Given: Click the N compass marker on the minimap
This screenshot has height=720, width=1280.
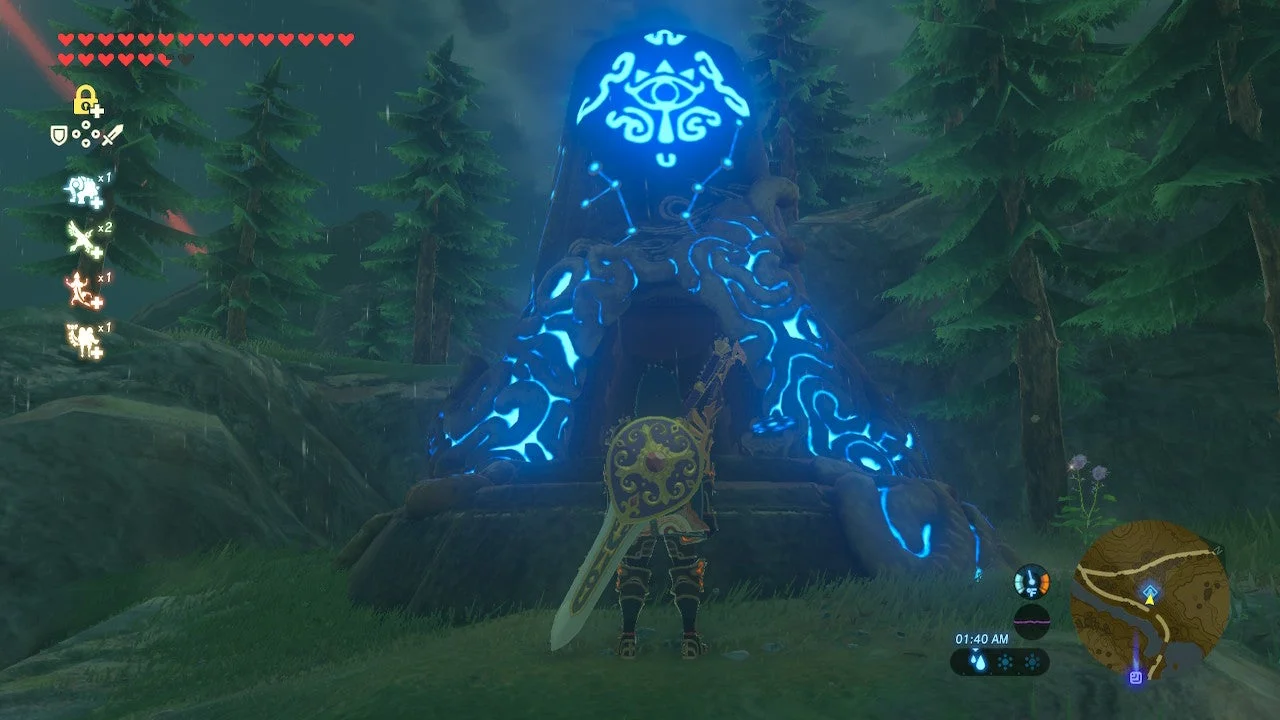Looking at the screenshot, I should [1218, 549].
